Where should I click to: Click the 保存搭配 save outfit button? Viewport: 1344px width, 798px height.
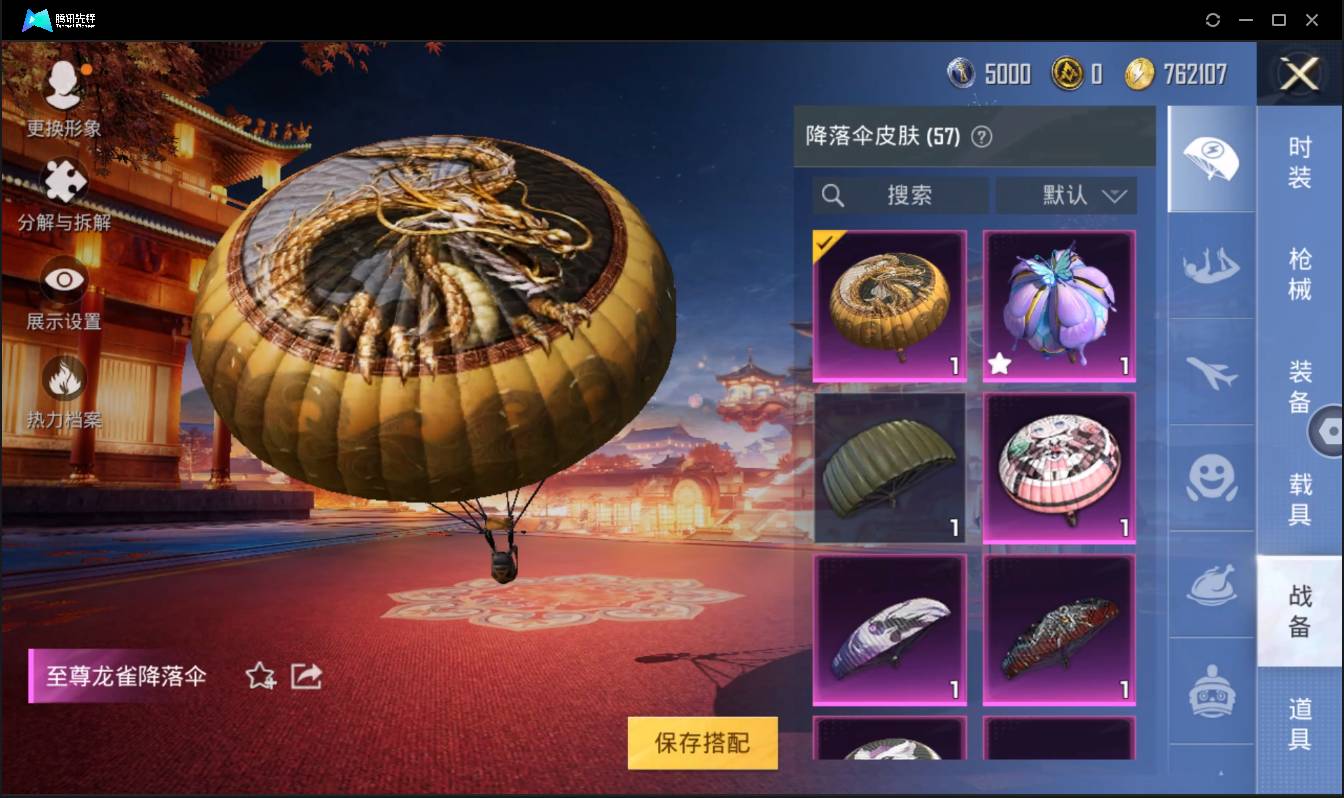[x=702, y=743]
